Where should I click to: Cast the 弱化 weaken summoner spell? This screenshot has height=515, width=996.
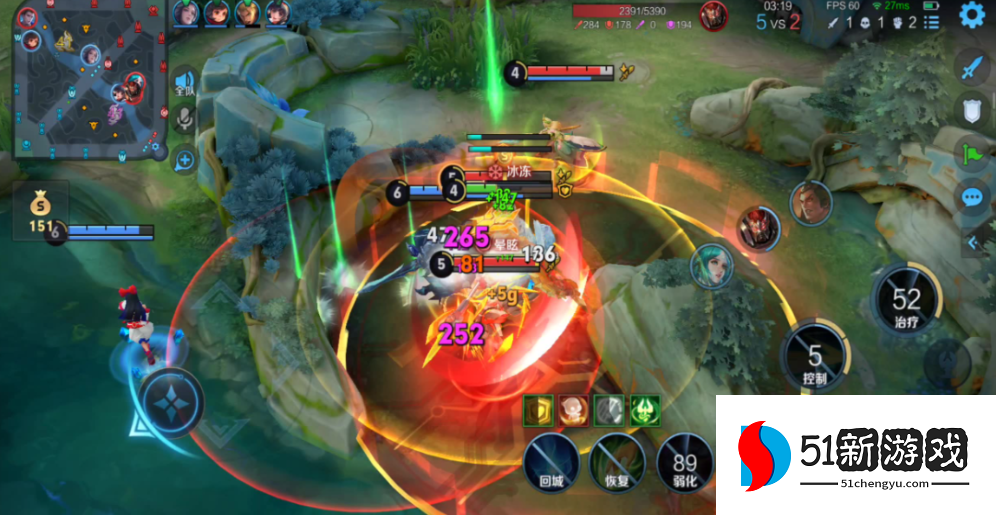(684, 462)
